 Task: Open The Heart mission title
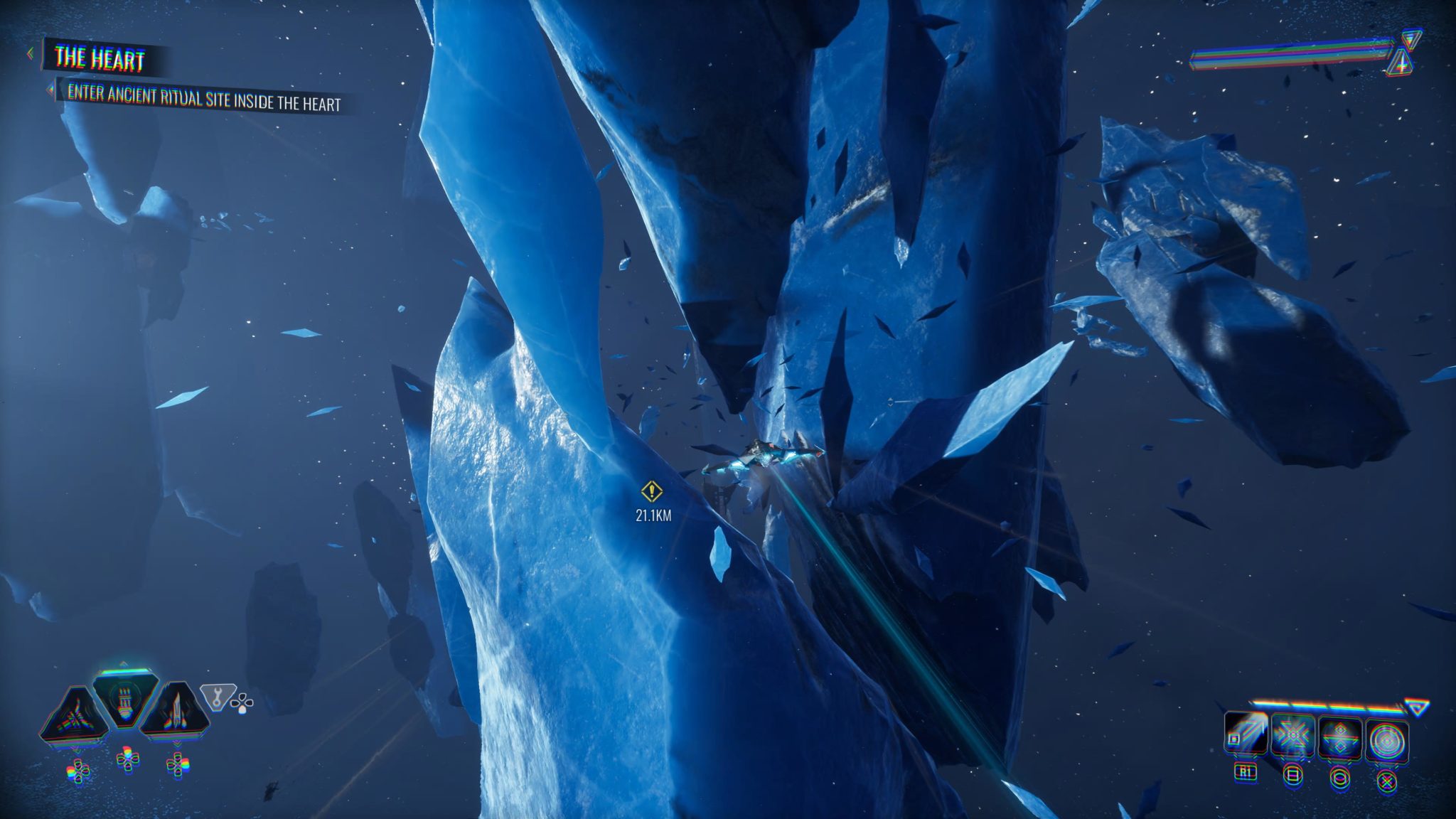click(x=100, y=59)
